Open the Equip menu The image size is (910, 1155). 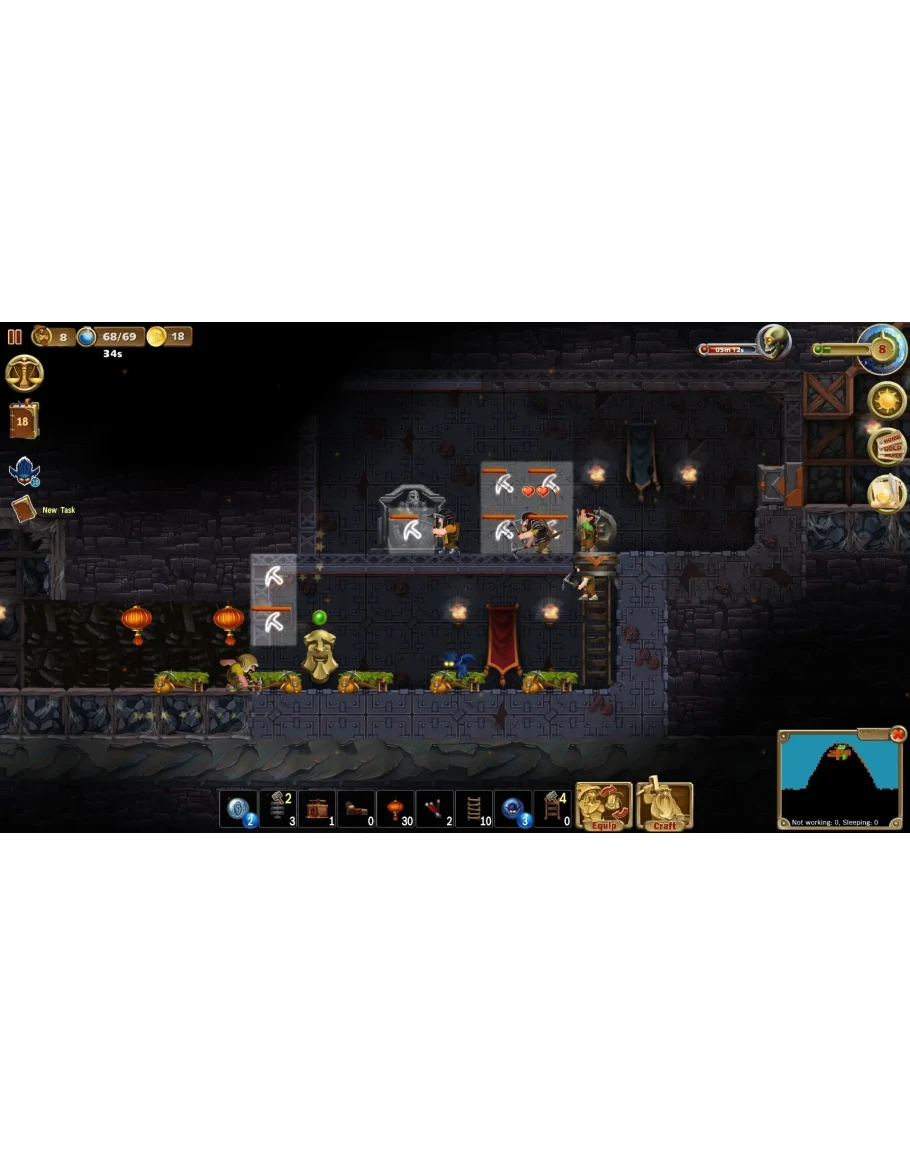[604, 807]
